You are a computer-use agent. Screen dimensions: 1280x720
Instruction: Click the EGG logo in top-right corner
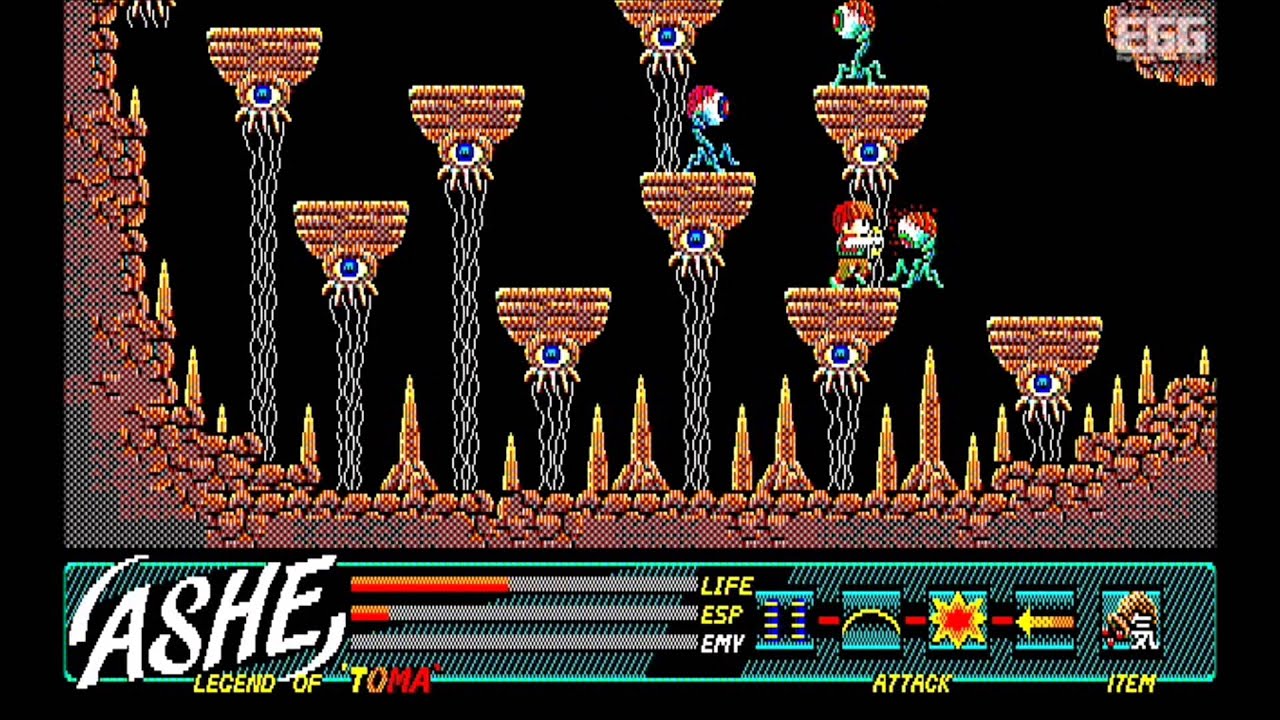coord(1162,37)
